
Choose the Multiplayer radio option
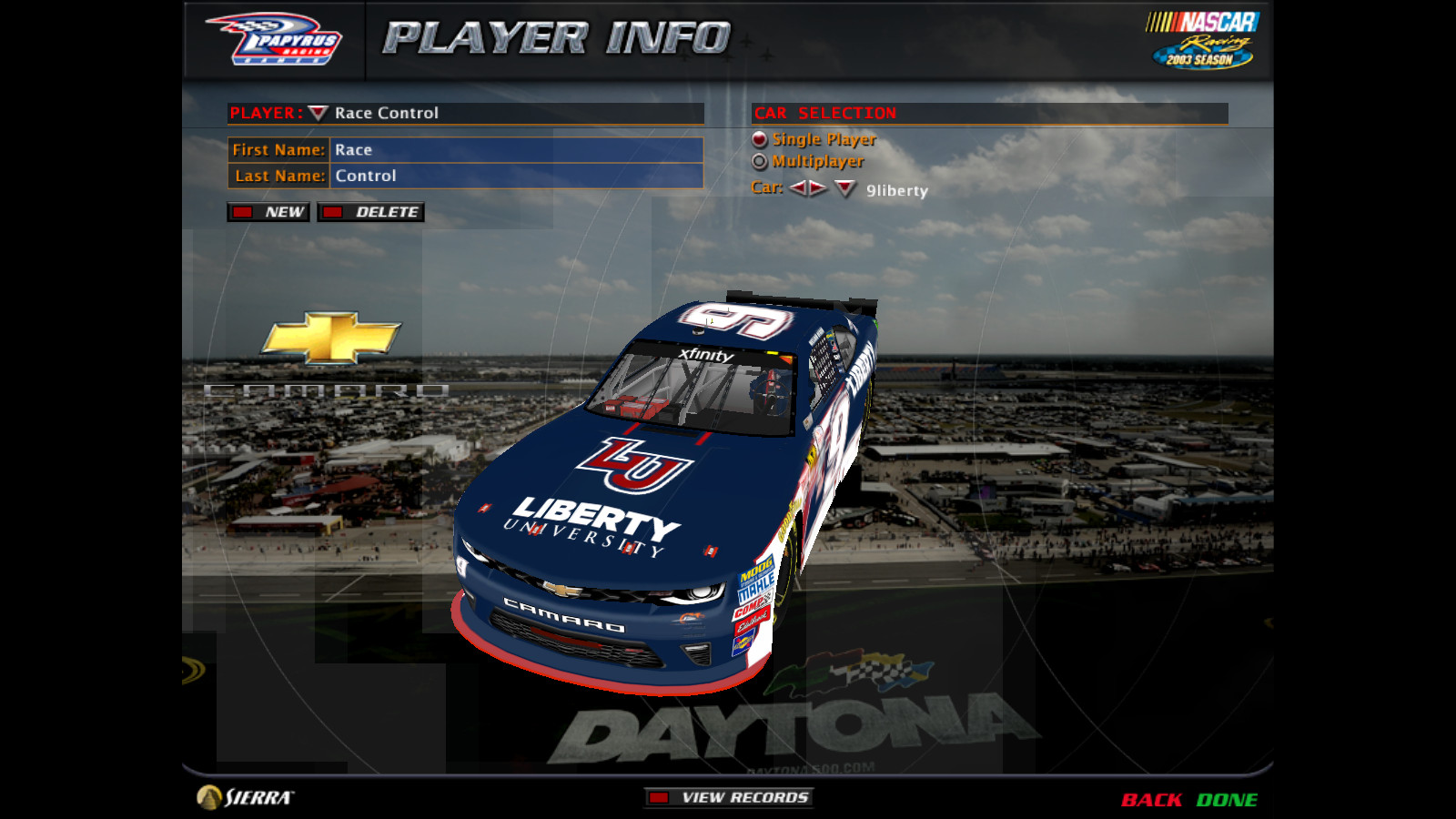(760, 161)
